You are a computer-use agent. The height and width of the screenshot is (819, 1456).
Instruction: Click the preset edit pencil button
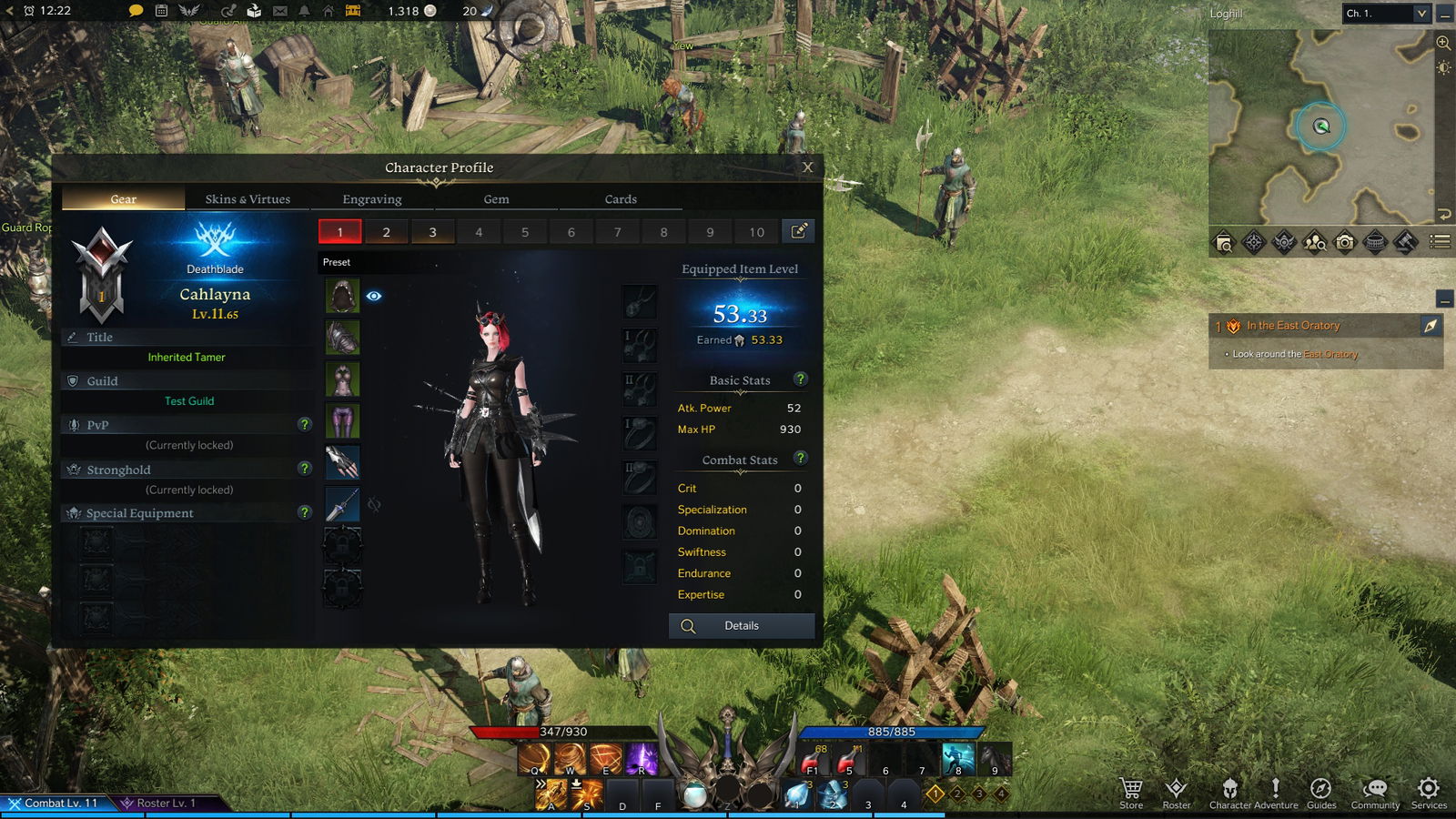click(x=798, y=231)
